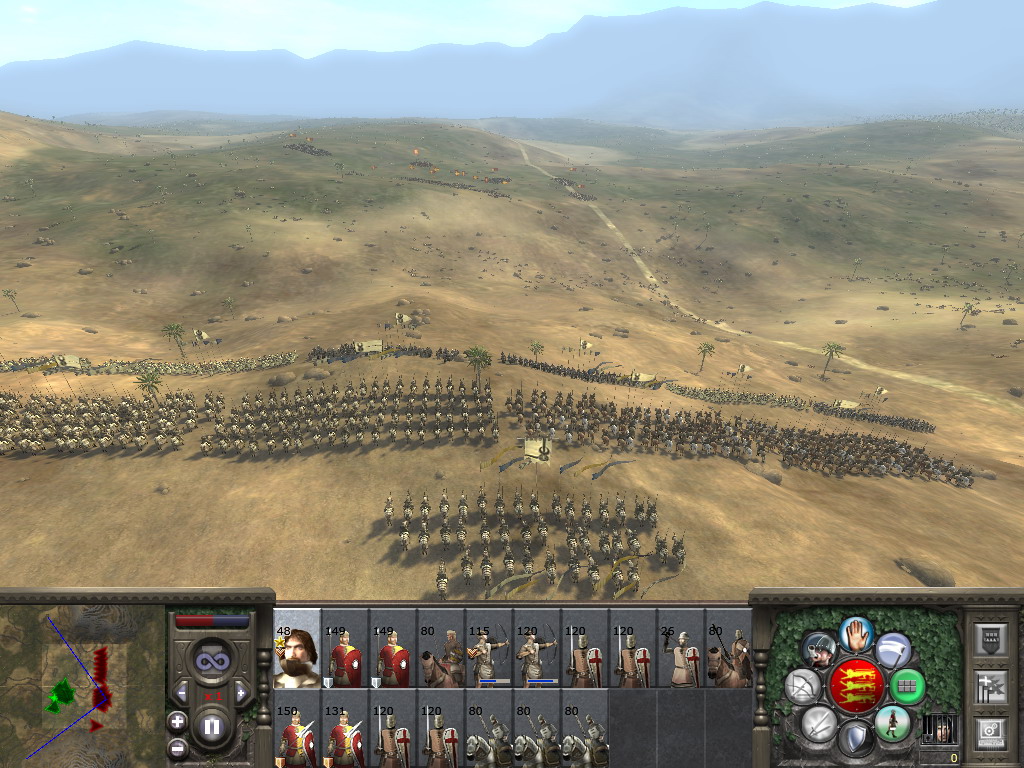Click the battlefield minimap
This screenshot has width=1024, height=768.
click(82, 682)
